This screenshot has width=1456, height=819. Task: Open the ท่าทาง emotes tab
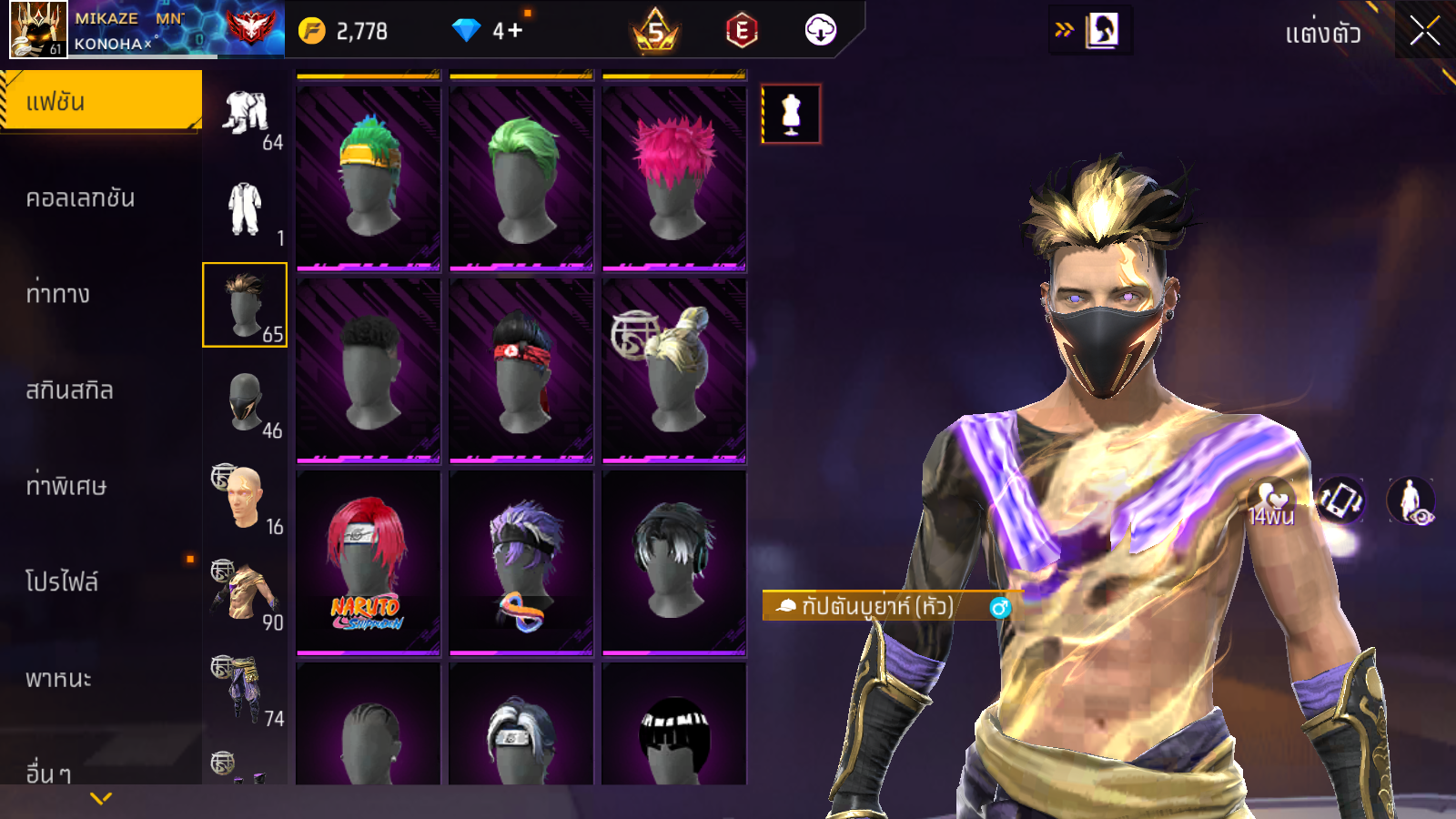click(58, 294)
